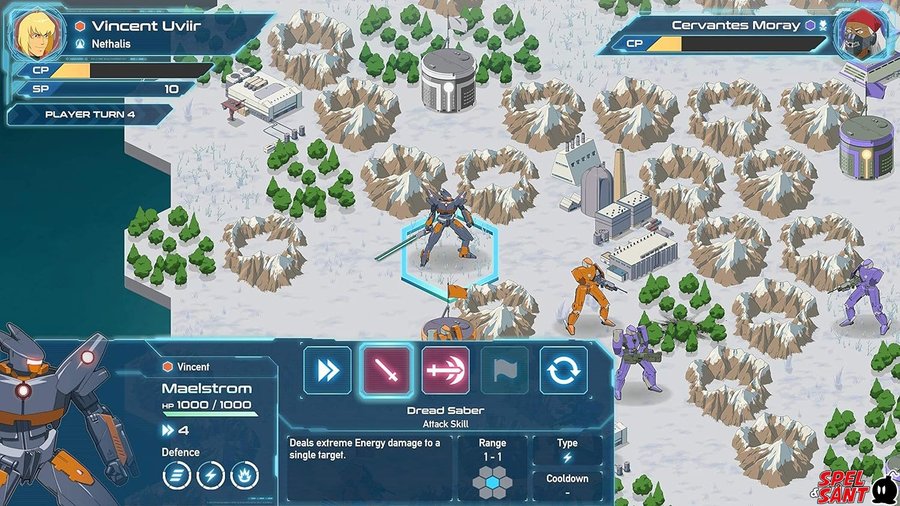
Task: Click the greyed-out flag capture action
Action: (504, 370)
